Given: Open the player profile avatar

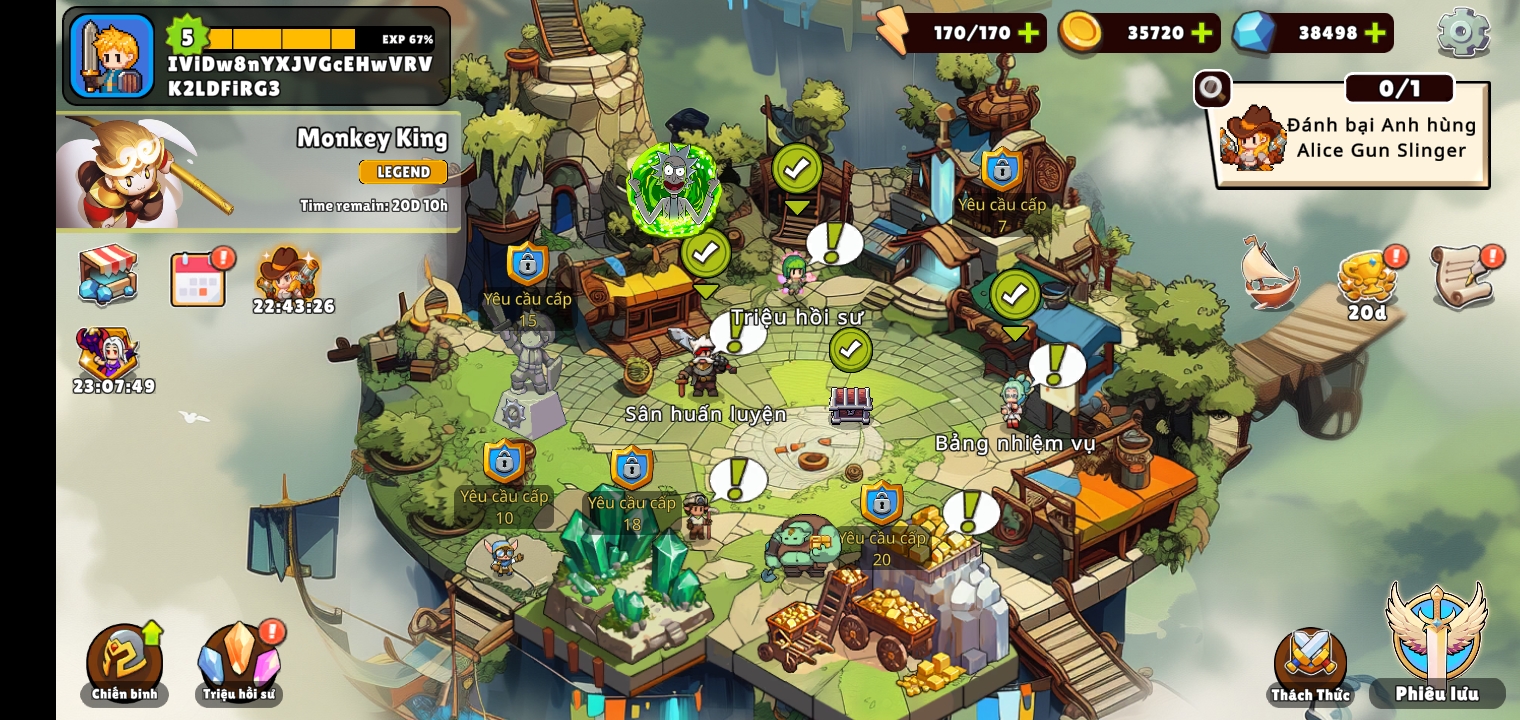Looking at the screenshot, I should 112,56.
